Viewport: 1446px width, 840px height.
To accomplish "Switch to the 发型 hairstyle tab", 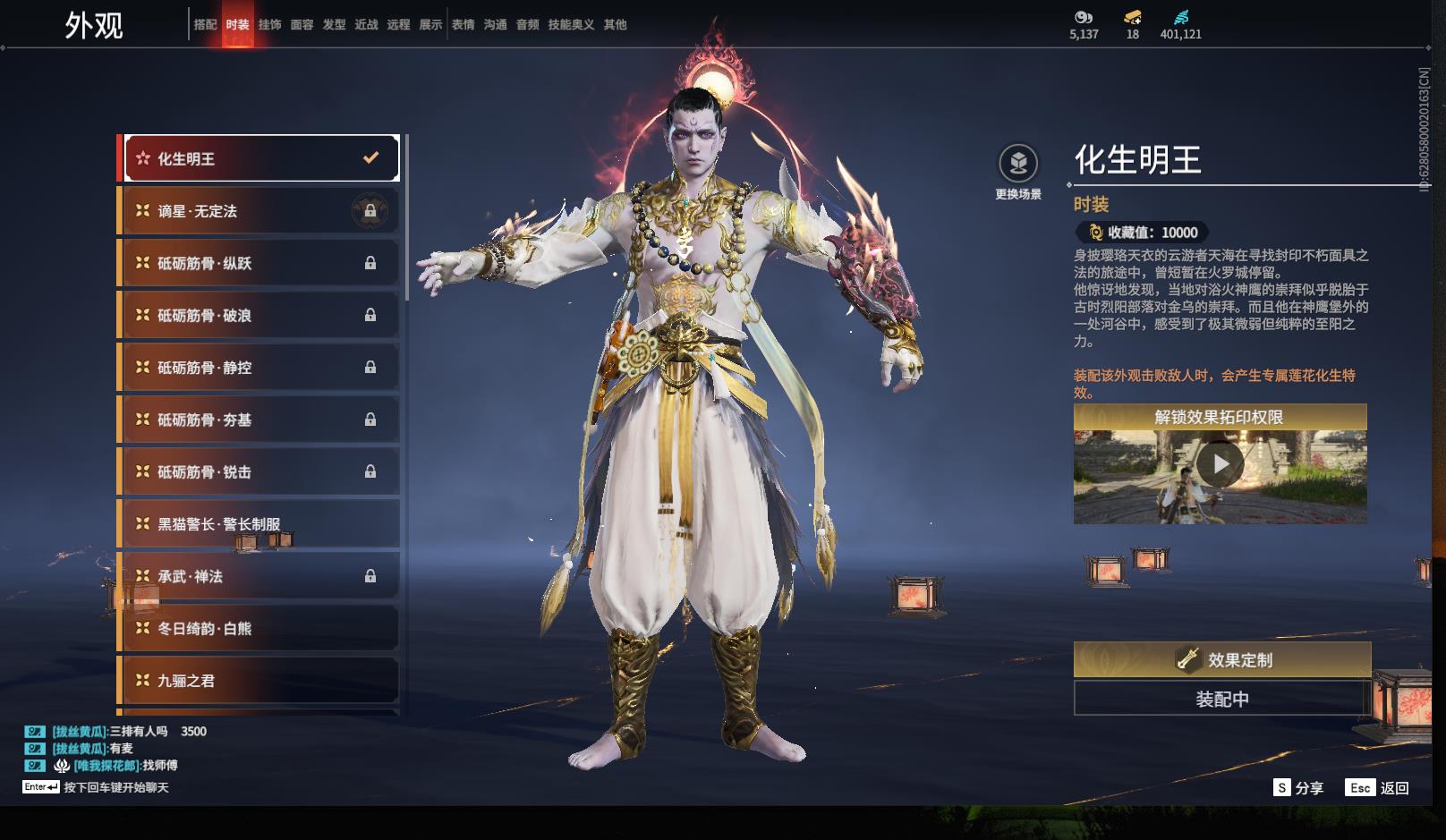I will [x=334, y=25].
